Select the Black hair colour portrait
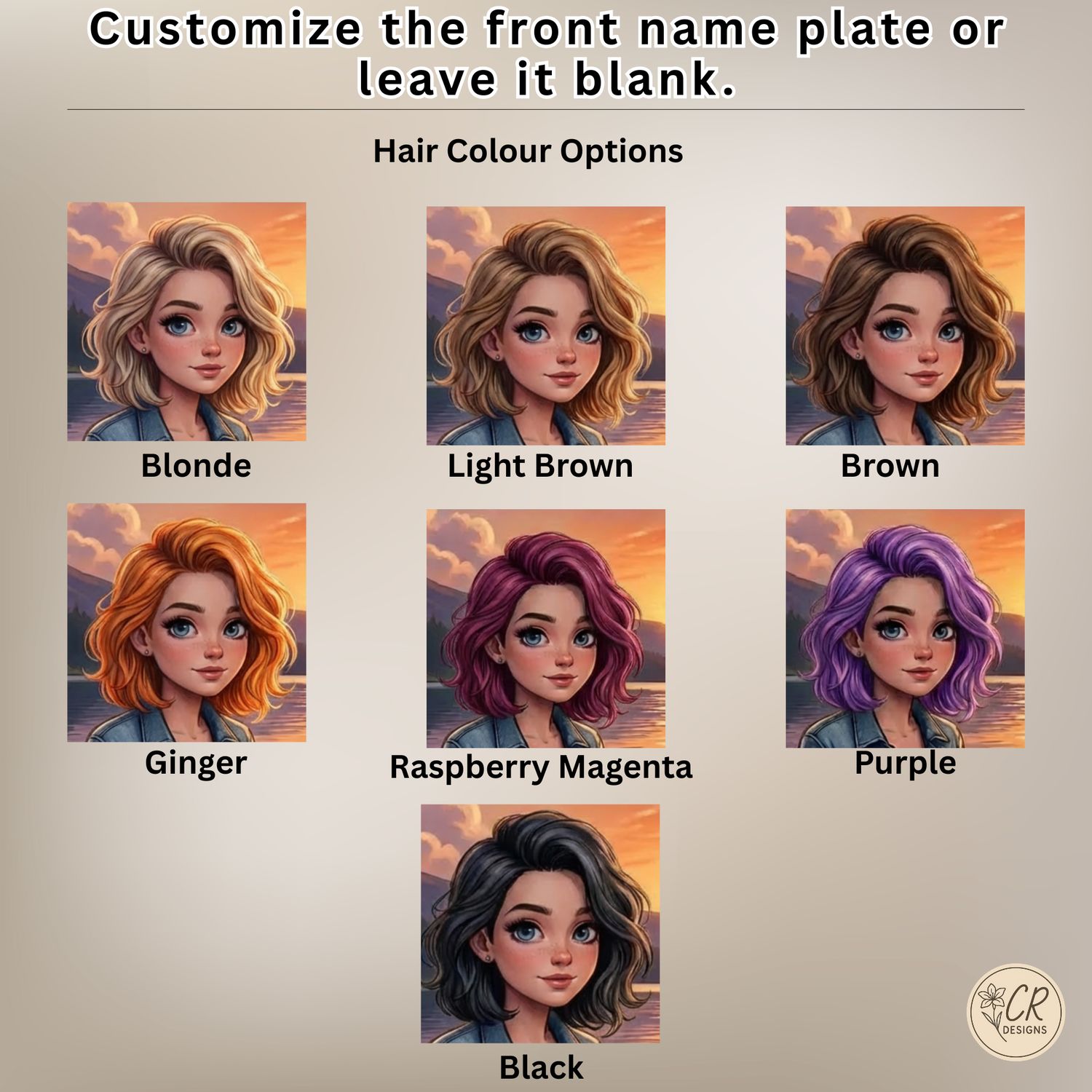 pos(540,923)
